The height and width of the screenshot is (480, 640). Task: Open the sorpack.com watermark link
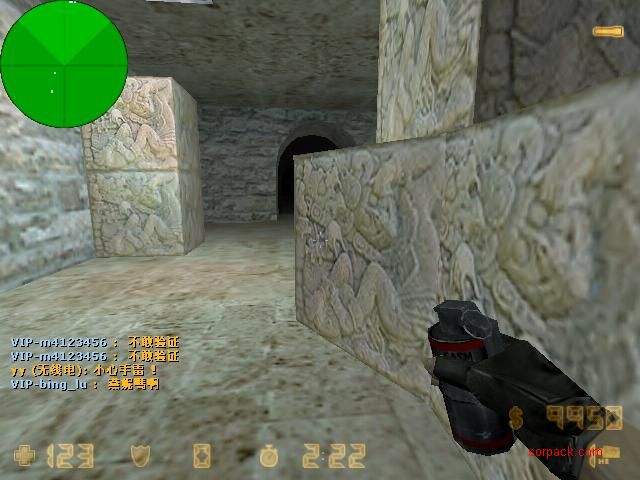click(x=566, y=451)
